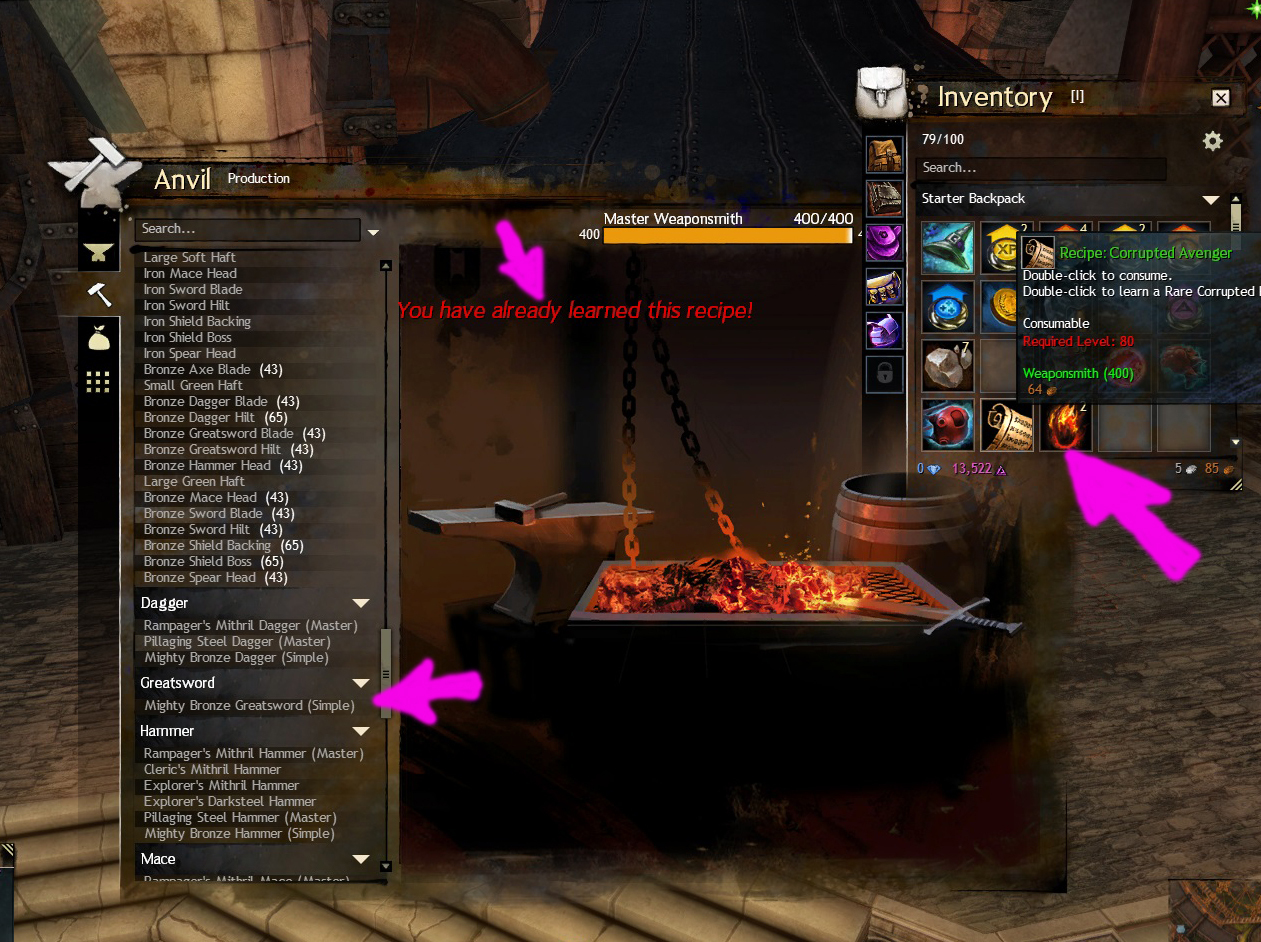Select the grey ore chunks stack
1261x942 pixels.
[x=946, y=365]
